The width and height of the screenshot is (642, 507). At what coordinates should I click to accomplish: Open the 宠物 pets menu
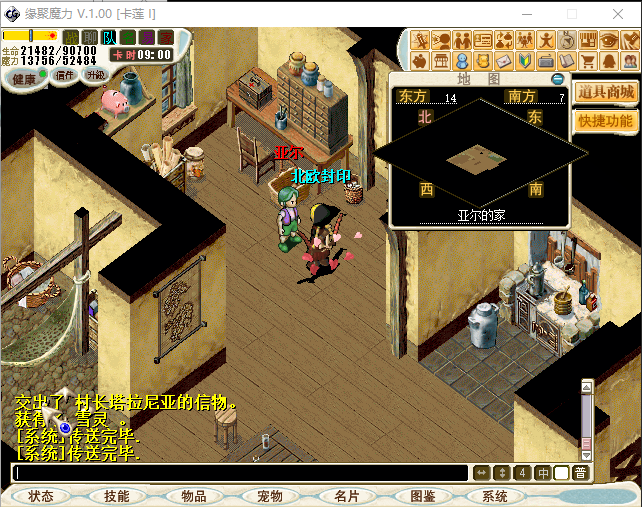tap(269, 496)
